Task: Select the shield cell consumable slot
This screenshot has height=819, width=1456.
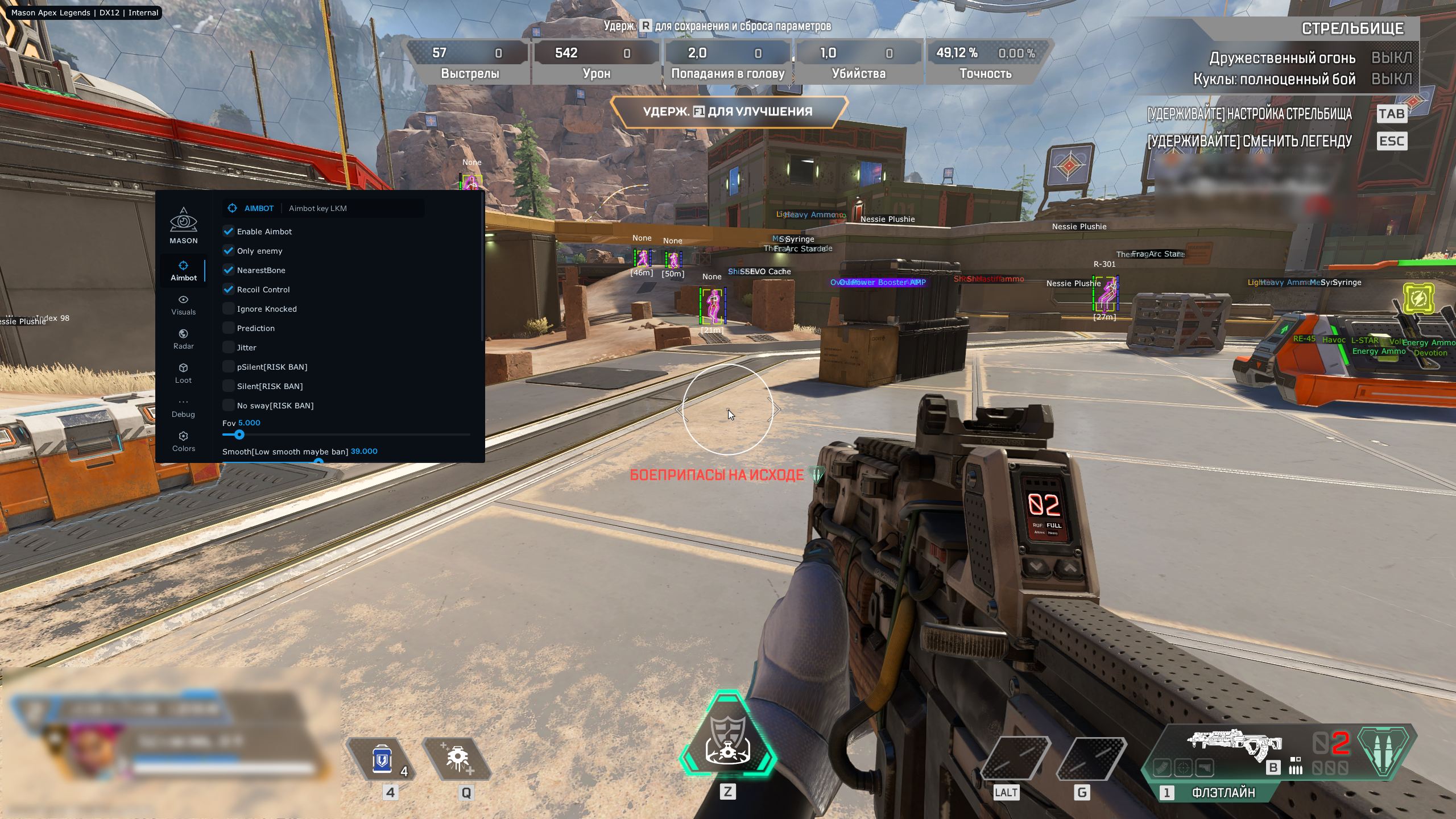Action: click(382, 760)
